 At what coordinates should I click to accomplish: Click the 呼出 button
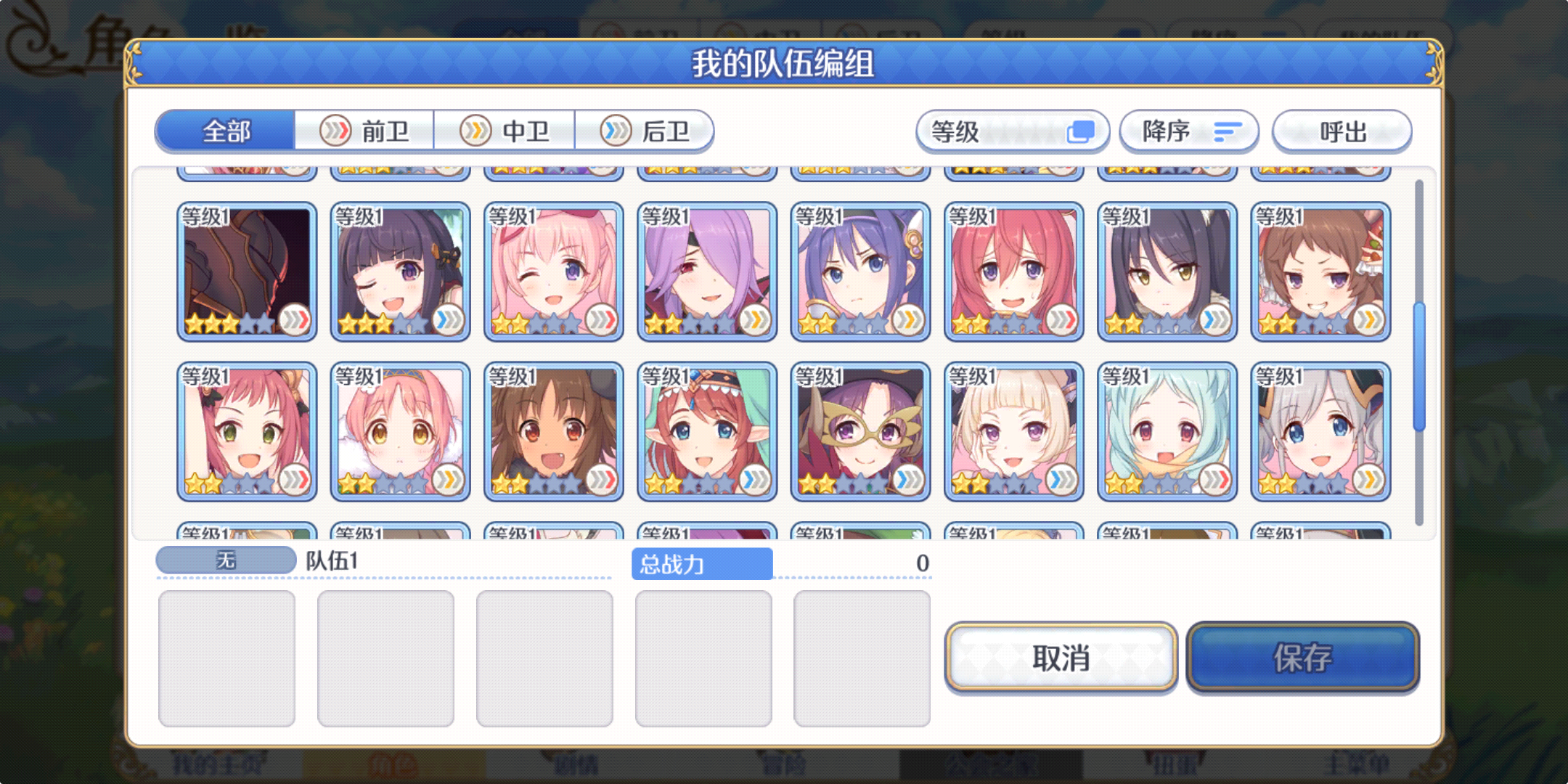(x=1343, y=131)
